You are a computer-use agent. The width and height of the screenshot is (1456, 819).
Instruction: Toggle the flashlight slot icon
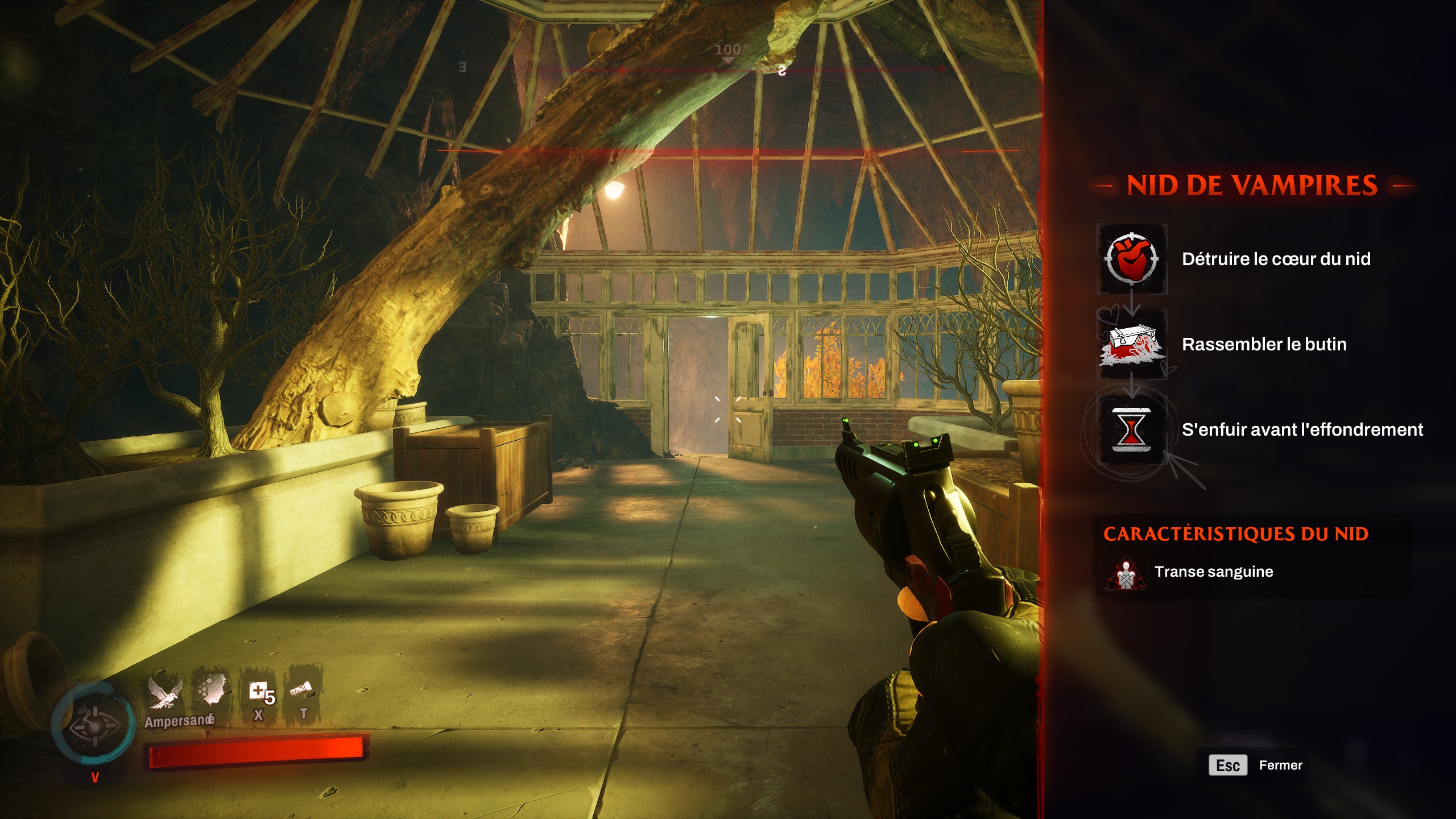pos(302,691)
